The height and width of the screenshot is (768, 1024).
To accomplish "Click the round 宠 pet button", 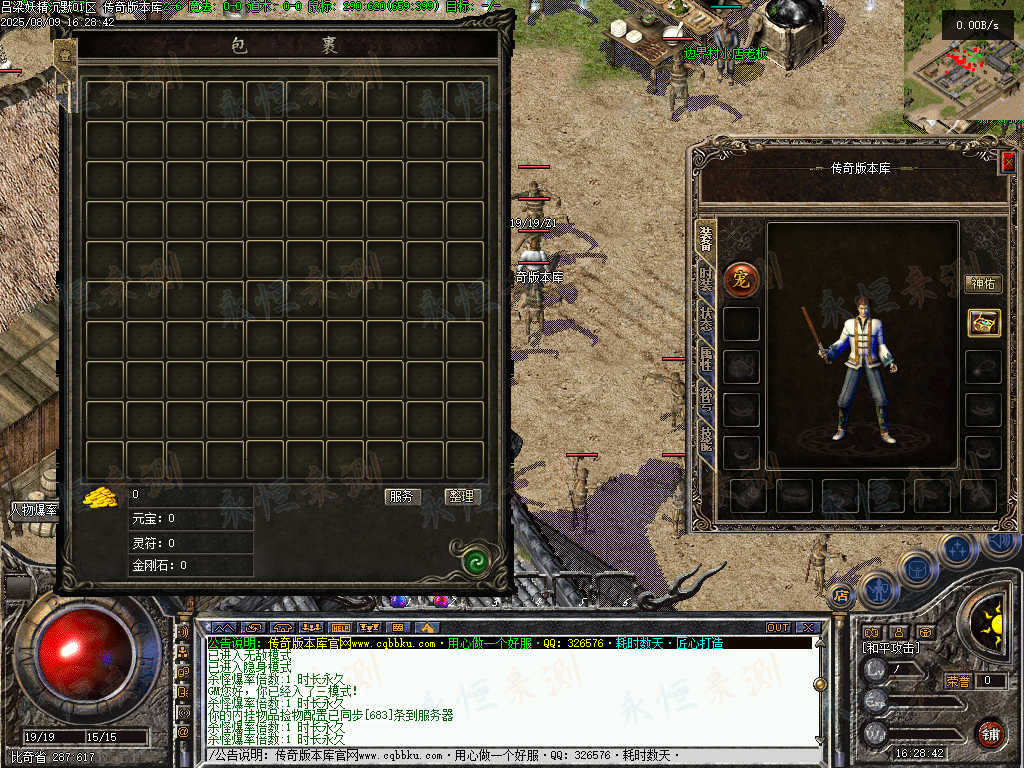I will click(x=742, y=279).
